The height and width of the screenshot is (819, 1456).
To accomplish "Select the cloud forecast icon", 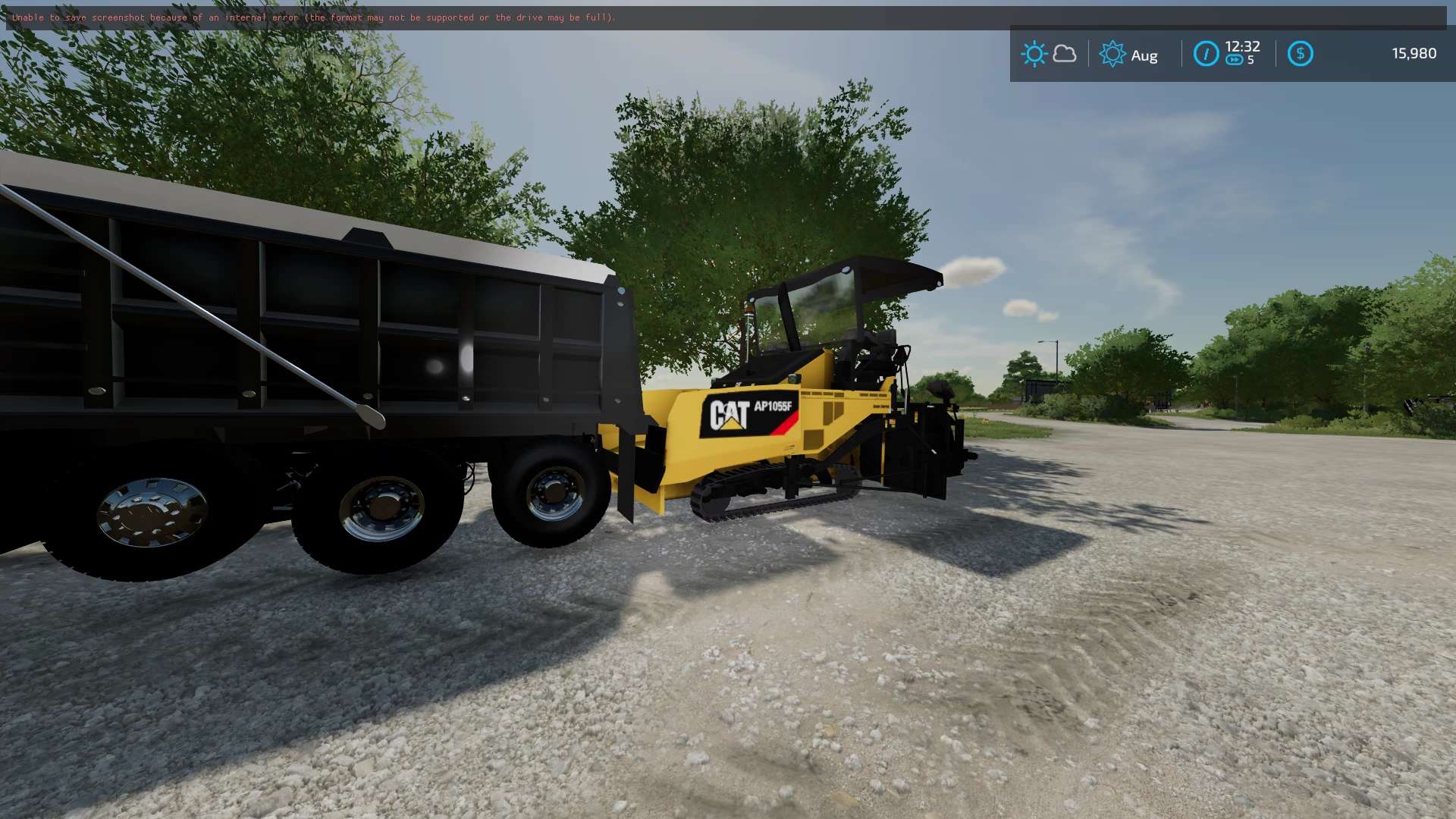I will [1065, 54].
